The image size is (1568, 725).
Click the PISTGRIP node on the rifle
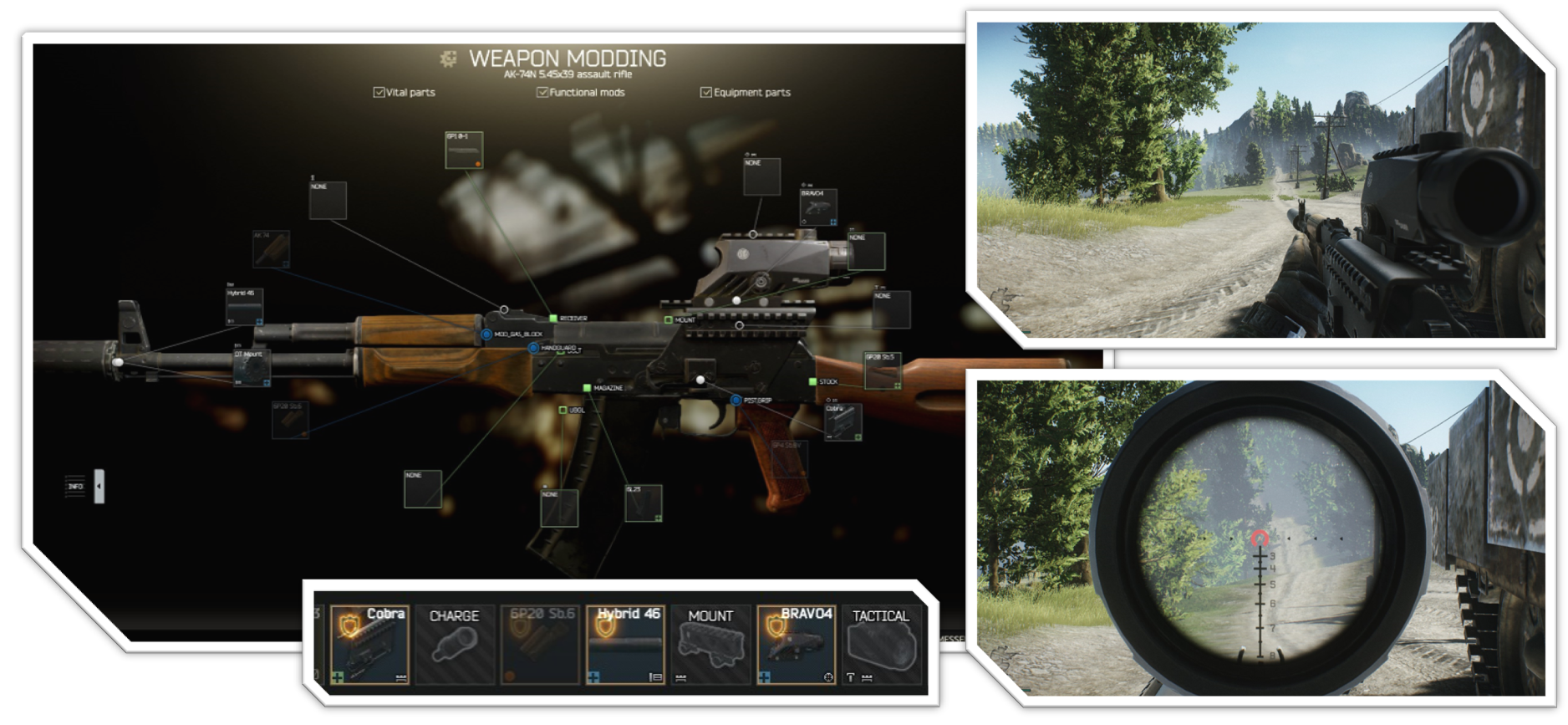click(736, 401)
